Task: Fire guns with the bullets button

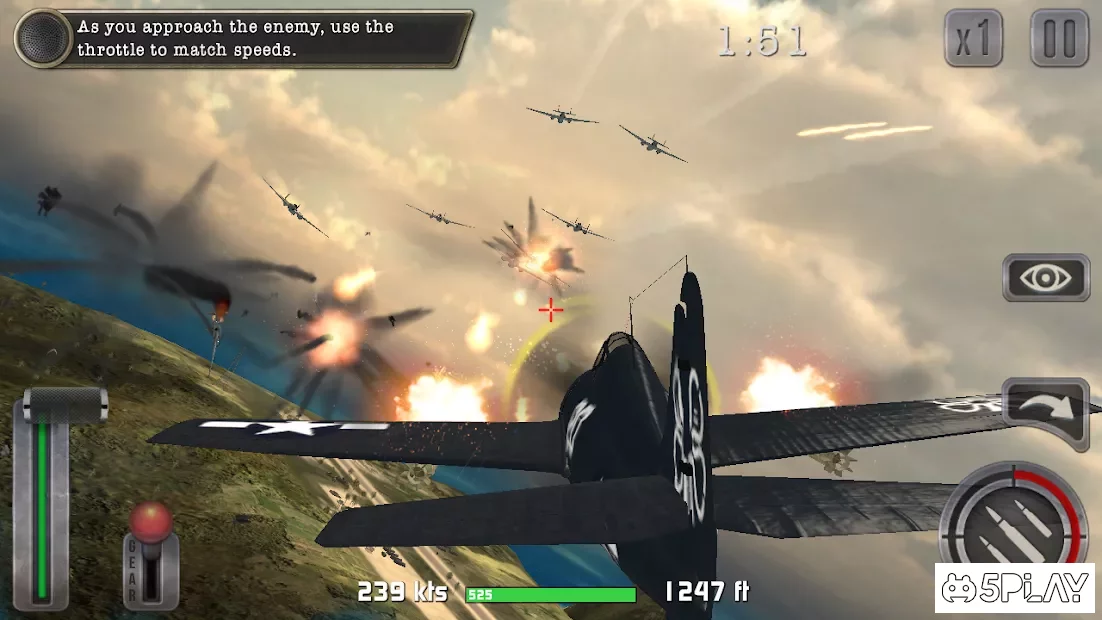Action: click(1013, 525)
